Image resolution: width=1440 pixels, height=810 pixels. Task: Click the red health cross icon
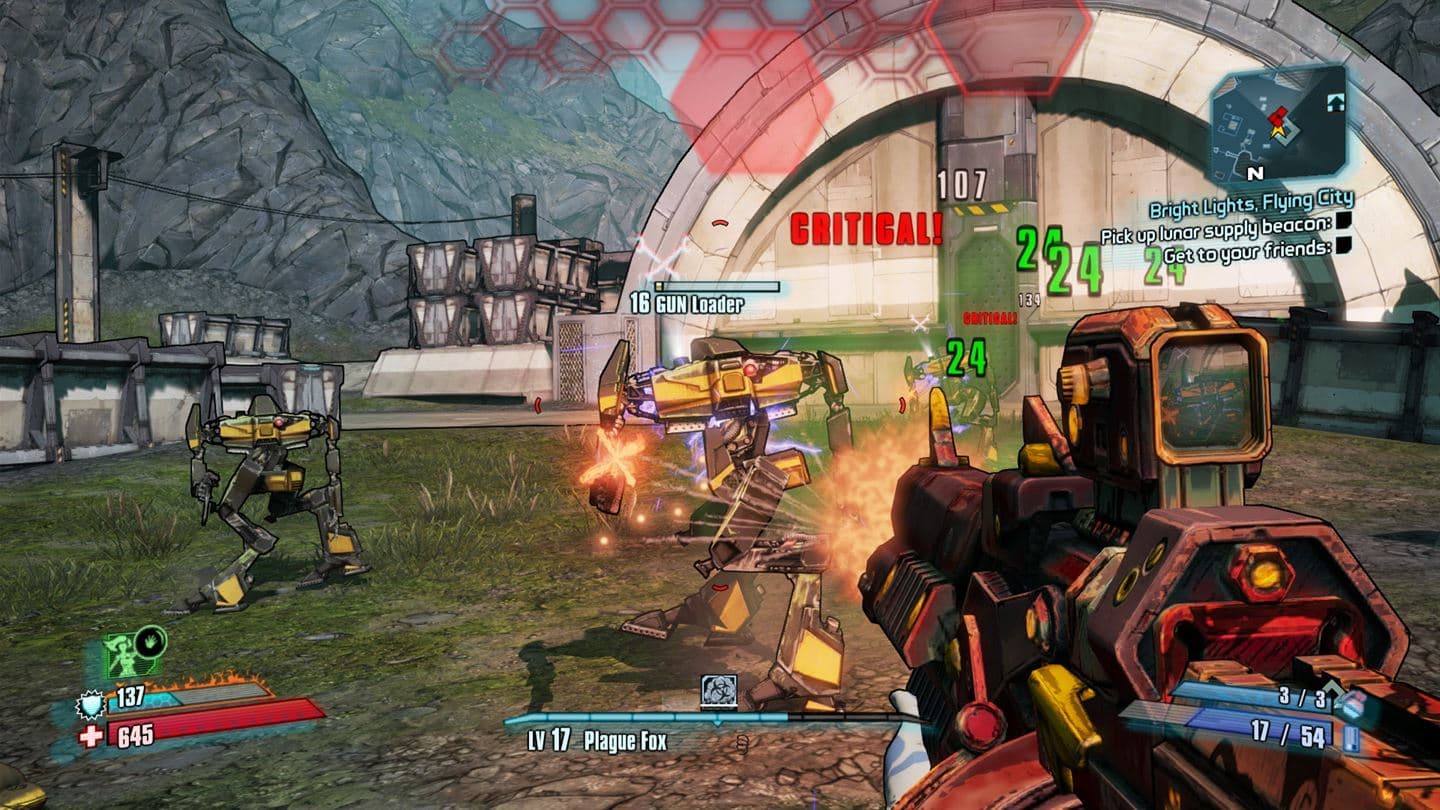click(x=90, y=734)
